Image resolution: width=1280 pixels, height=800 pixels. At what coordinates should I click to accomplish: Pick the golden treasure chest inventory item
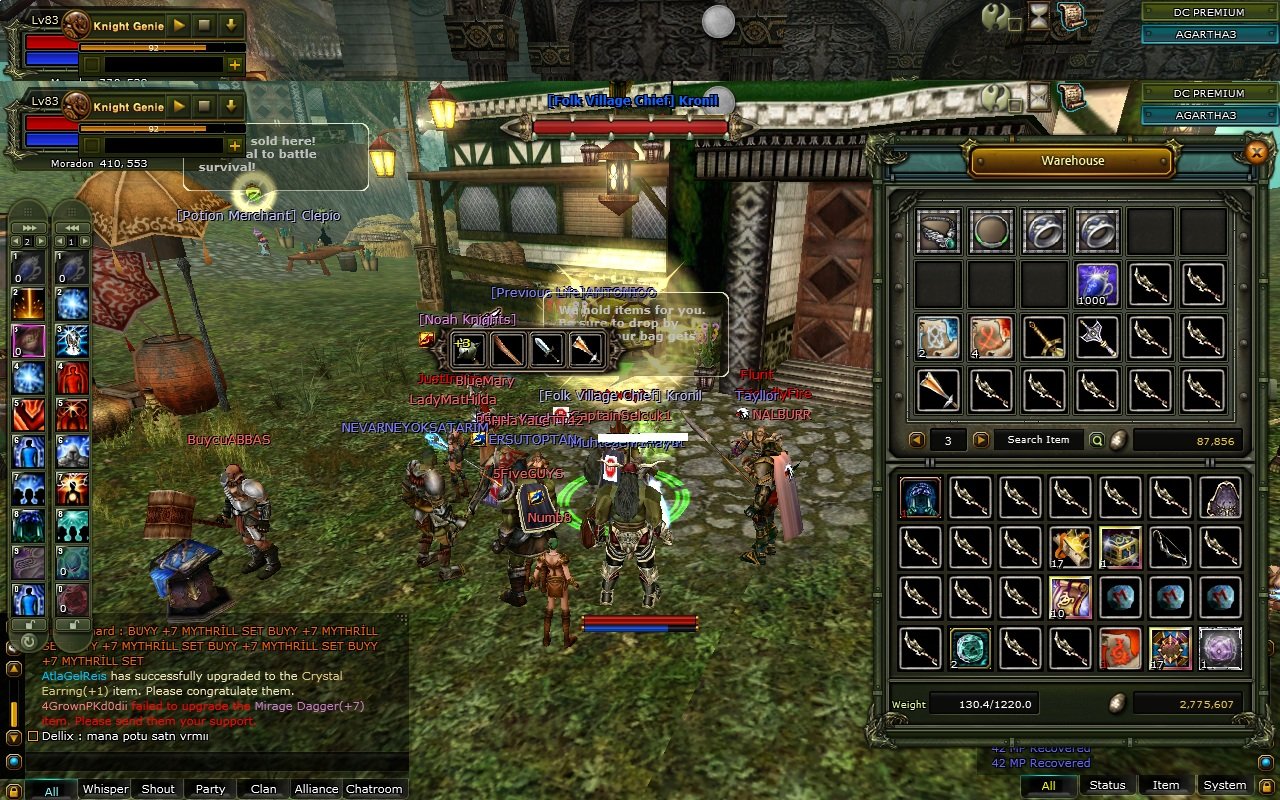(1120, 547)
